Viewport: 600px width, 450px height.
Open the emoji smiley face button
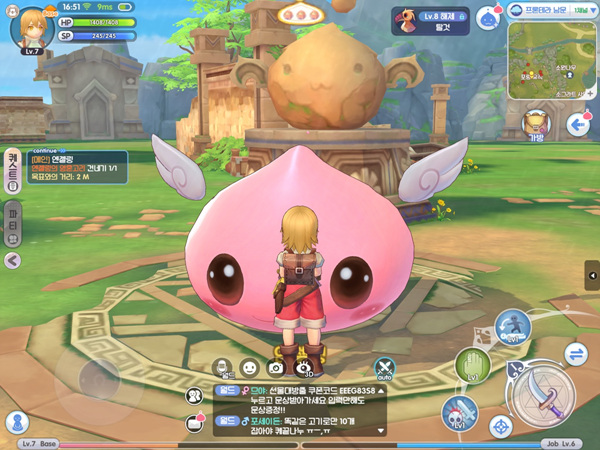click(248, 368)
